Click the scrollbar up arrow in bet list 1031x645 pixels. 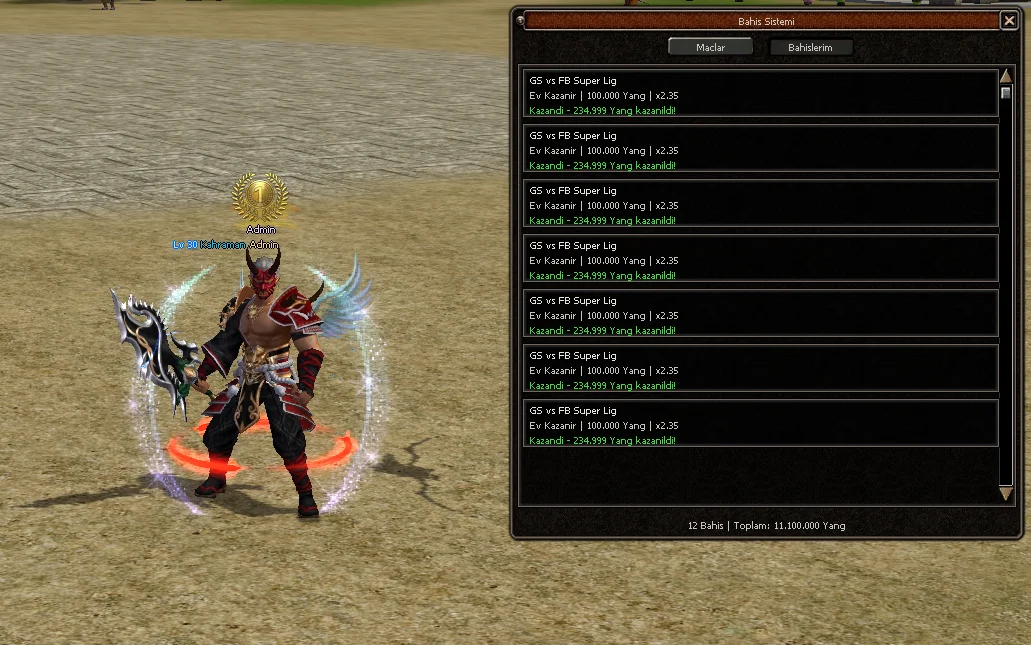1006,77
